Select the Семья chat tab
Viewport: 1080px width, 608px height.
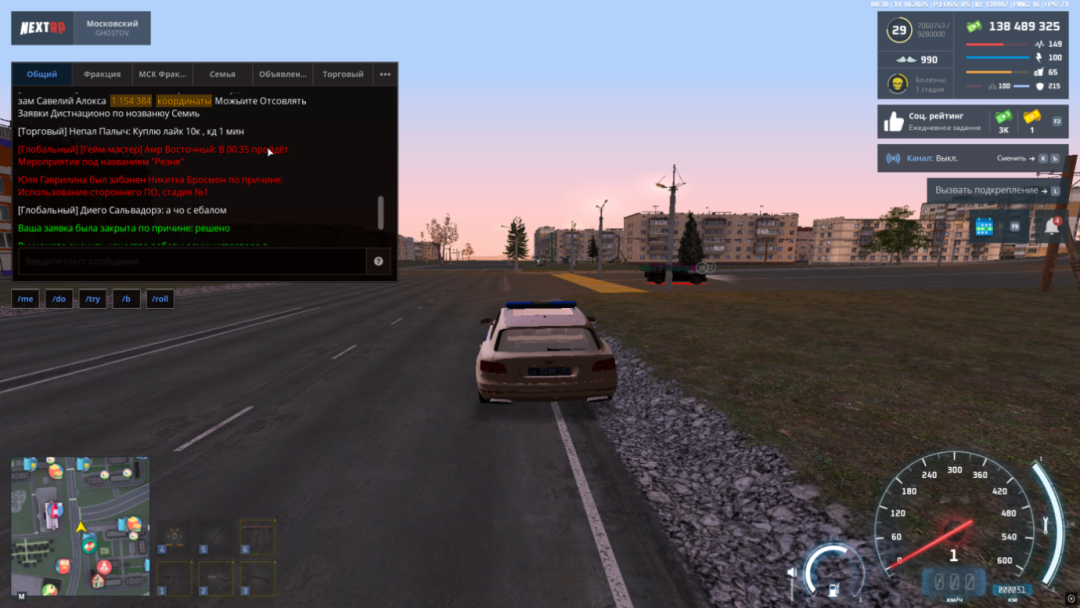click(x=222, y=74)
